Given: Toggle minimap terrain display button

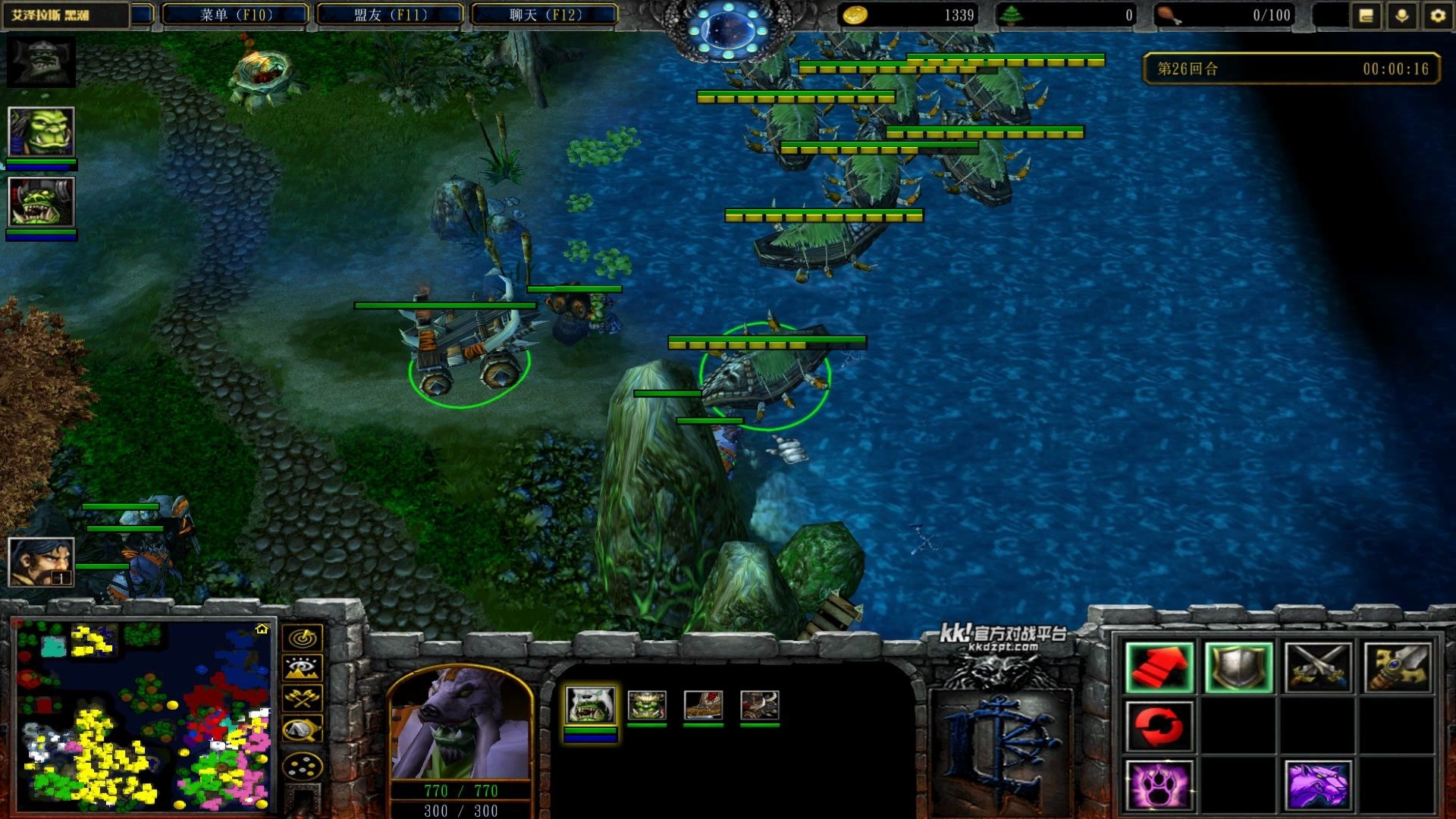Looking at the screenshot, I should (x=303, y=668).
